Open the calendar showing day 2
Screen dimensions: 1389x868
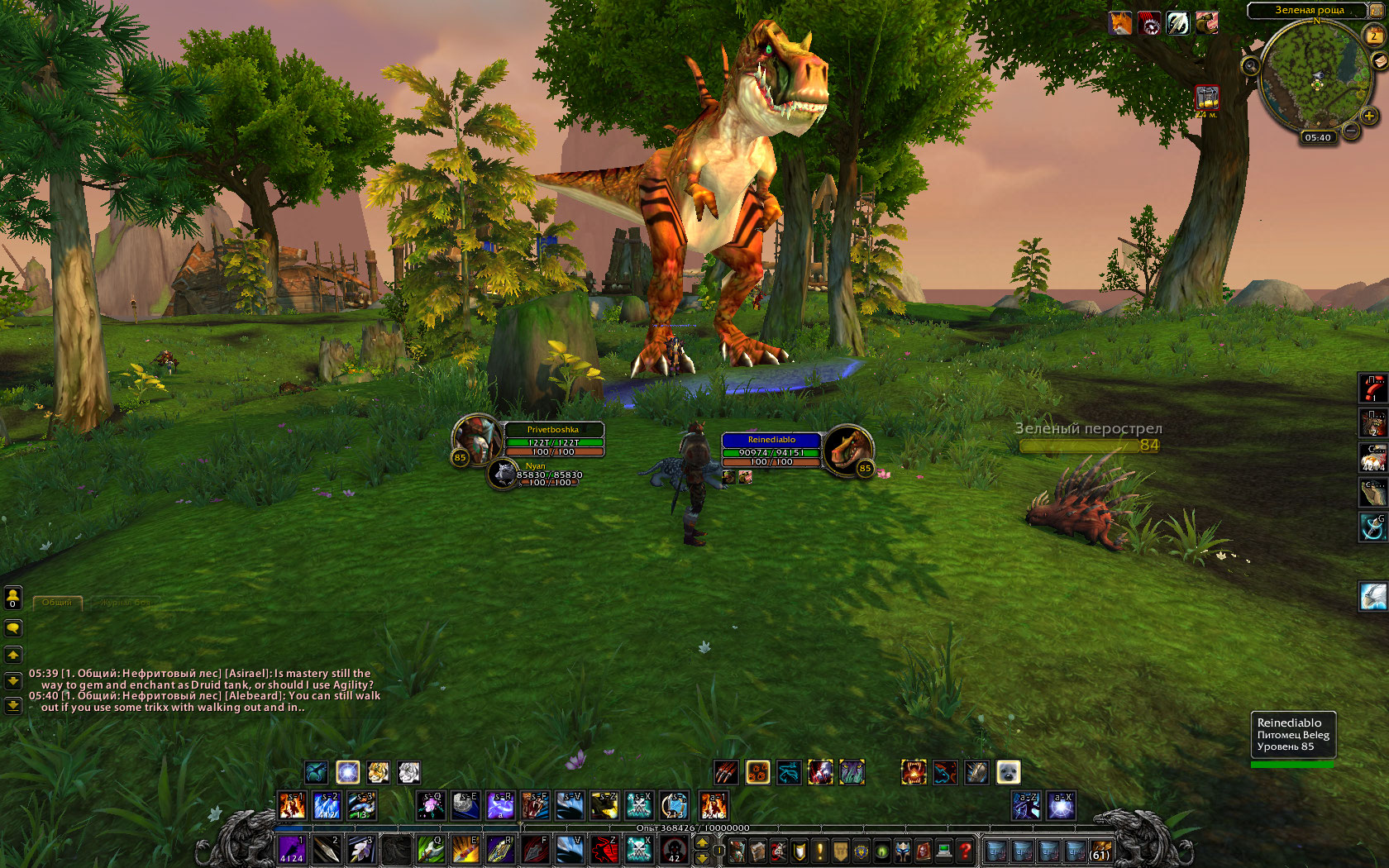1374,35
